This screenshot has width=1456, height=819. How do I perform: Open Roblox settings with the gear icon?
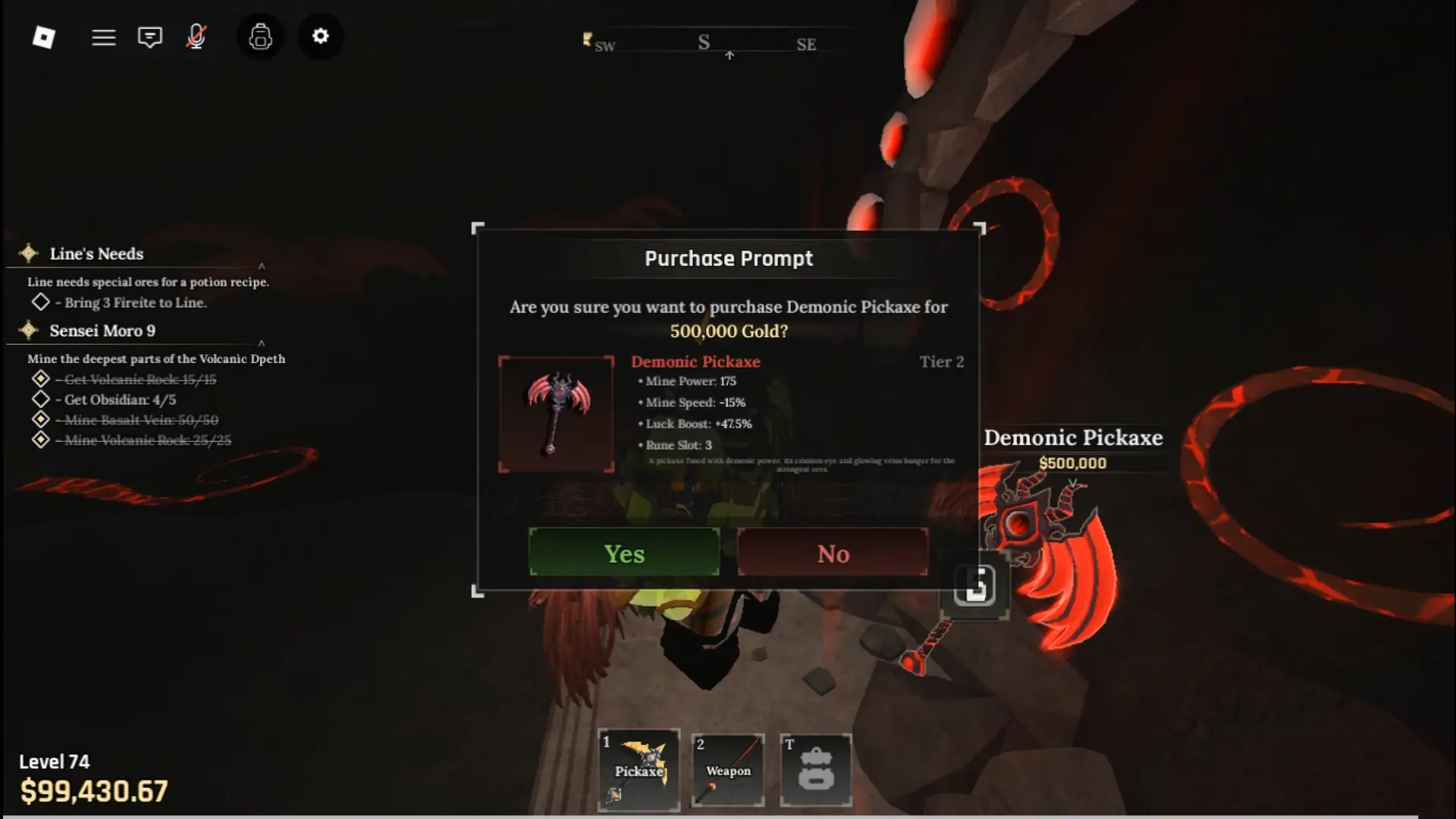pyautogui.click(x=321, y=36)
